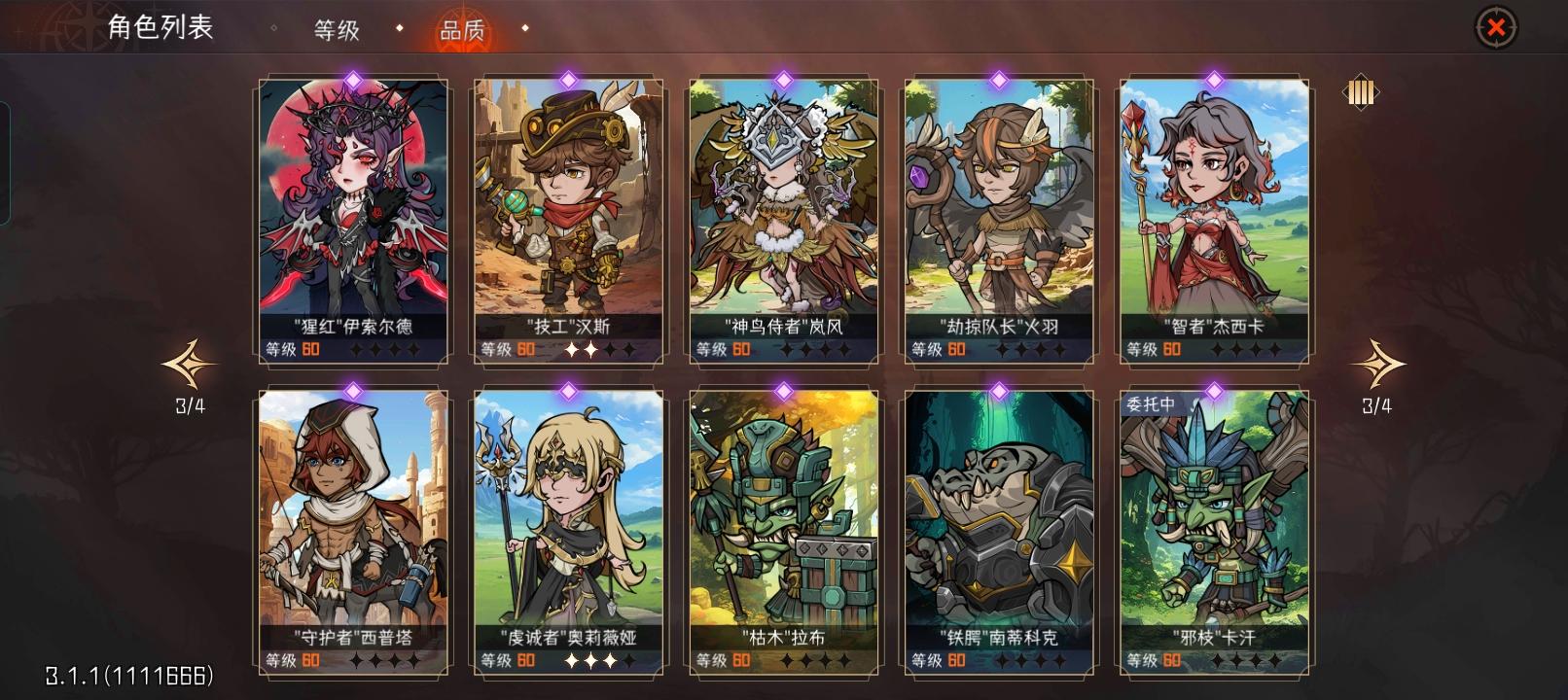
Task: Switch to the 等级 sorting tab
Action: 335,30
